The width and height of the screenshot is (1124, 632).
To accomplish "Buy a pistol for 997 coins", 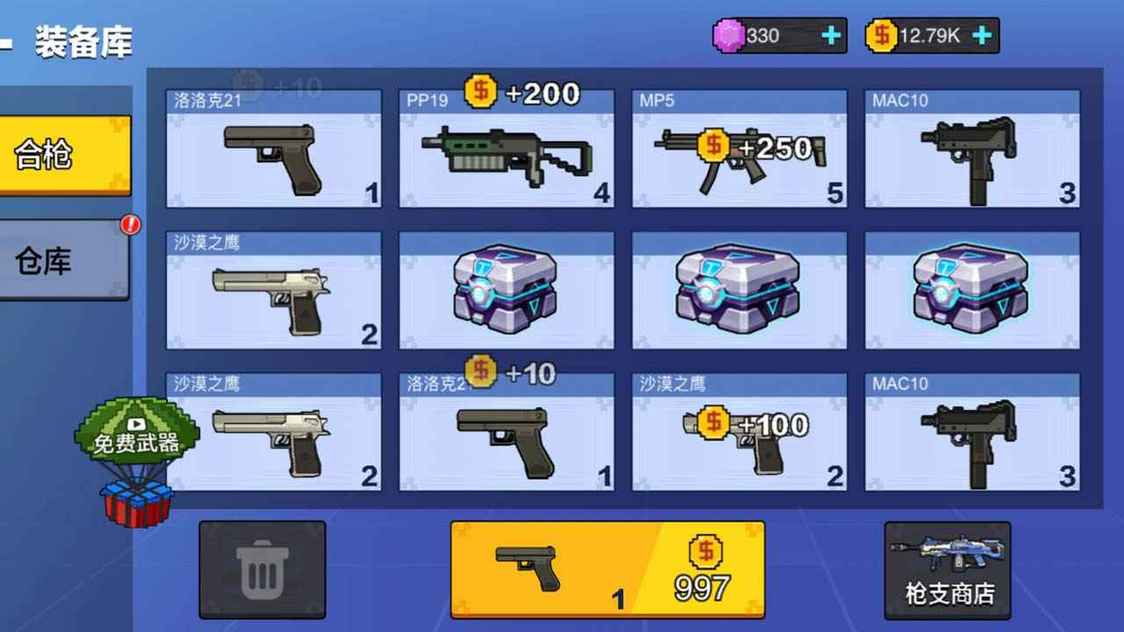I will 607,569.
